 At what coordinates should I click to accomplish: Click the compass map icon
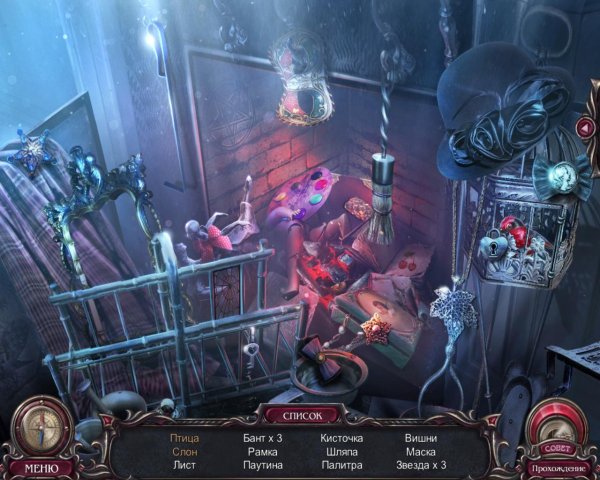tap(40, 425)
